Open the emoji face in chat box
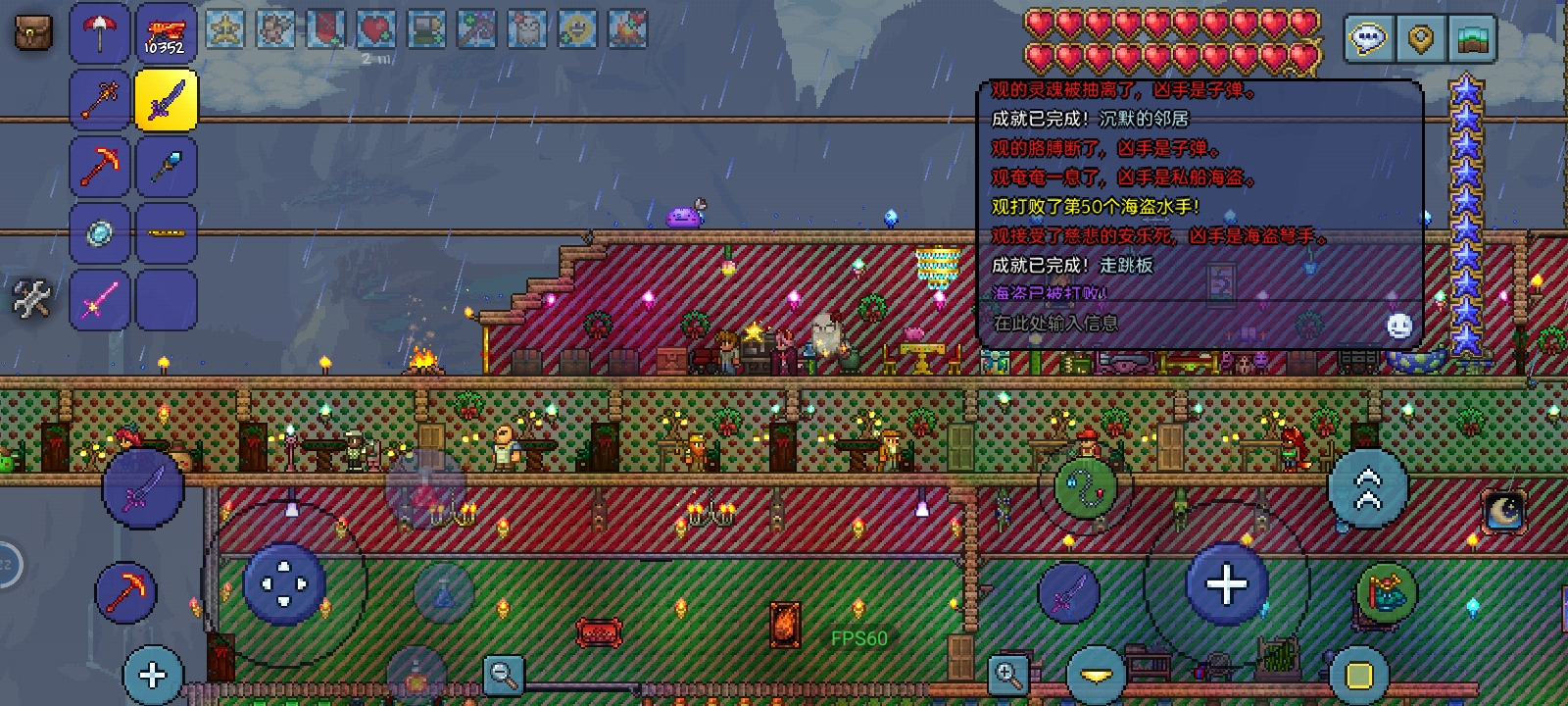 [x=1399, y=326]
